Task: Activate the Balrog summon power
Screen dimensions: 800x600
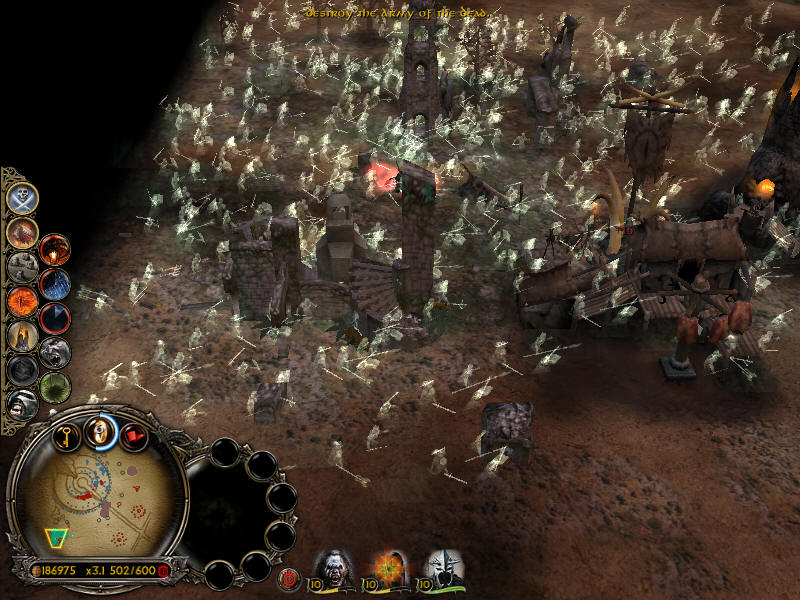Action: coord(22,232)
